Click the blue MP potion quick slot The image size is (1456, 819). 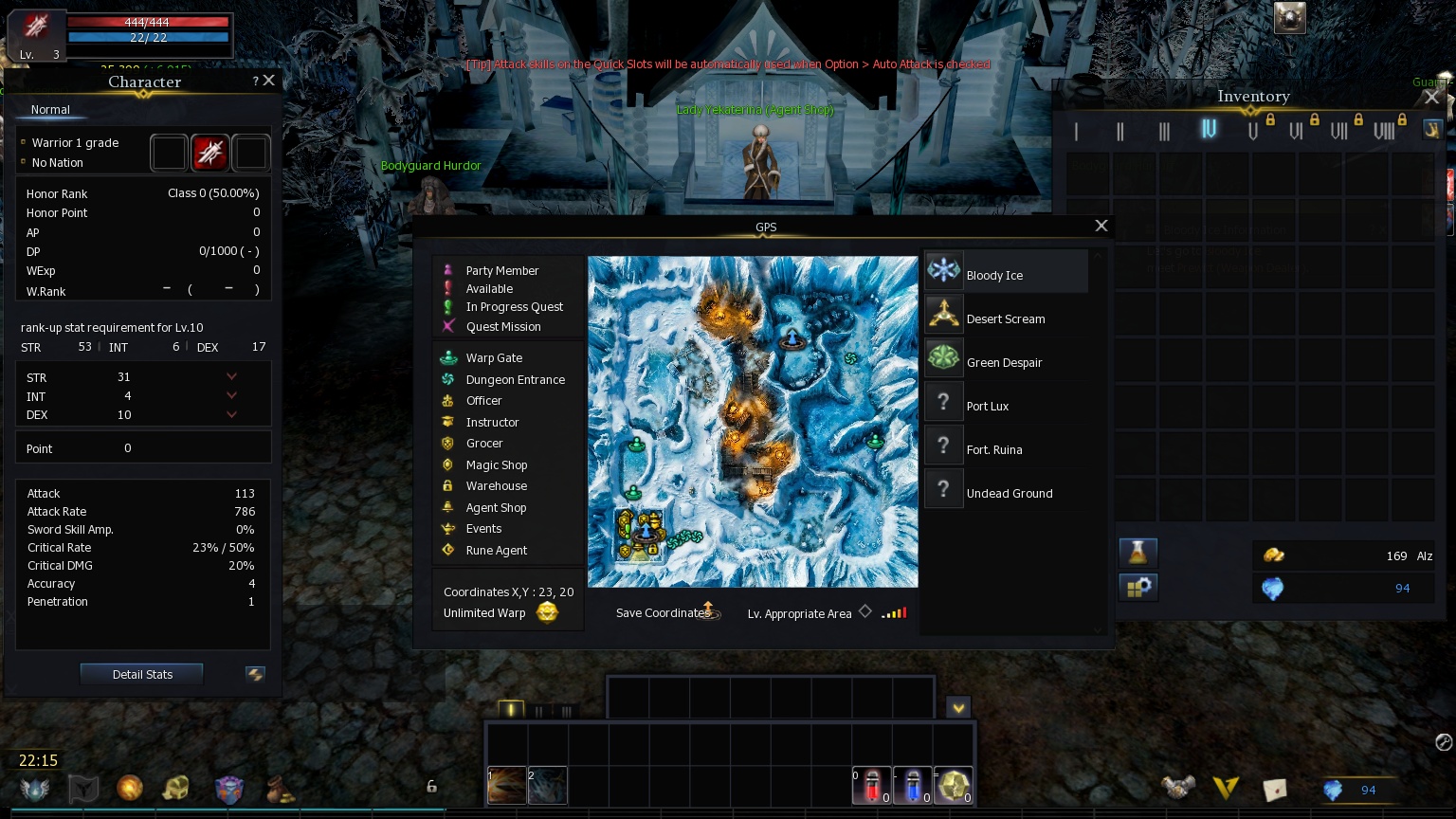[912, 785]
